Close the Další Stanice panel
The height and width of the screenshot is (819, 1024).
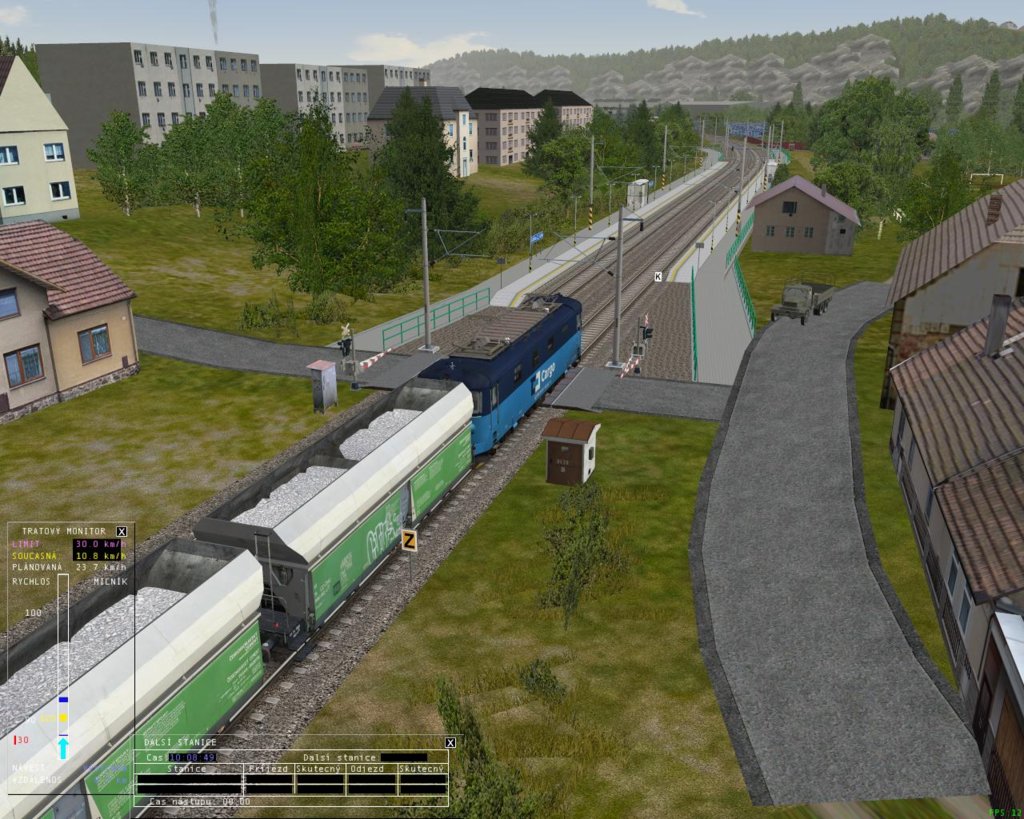450,742
